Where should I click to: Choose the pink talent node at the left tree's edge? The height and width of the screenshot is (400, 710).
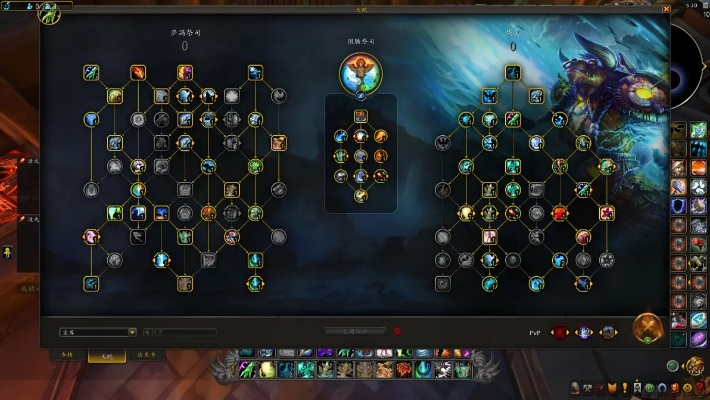91,237
